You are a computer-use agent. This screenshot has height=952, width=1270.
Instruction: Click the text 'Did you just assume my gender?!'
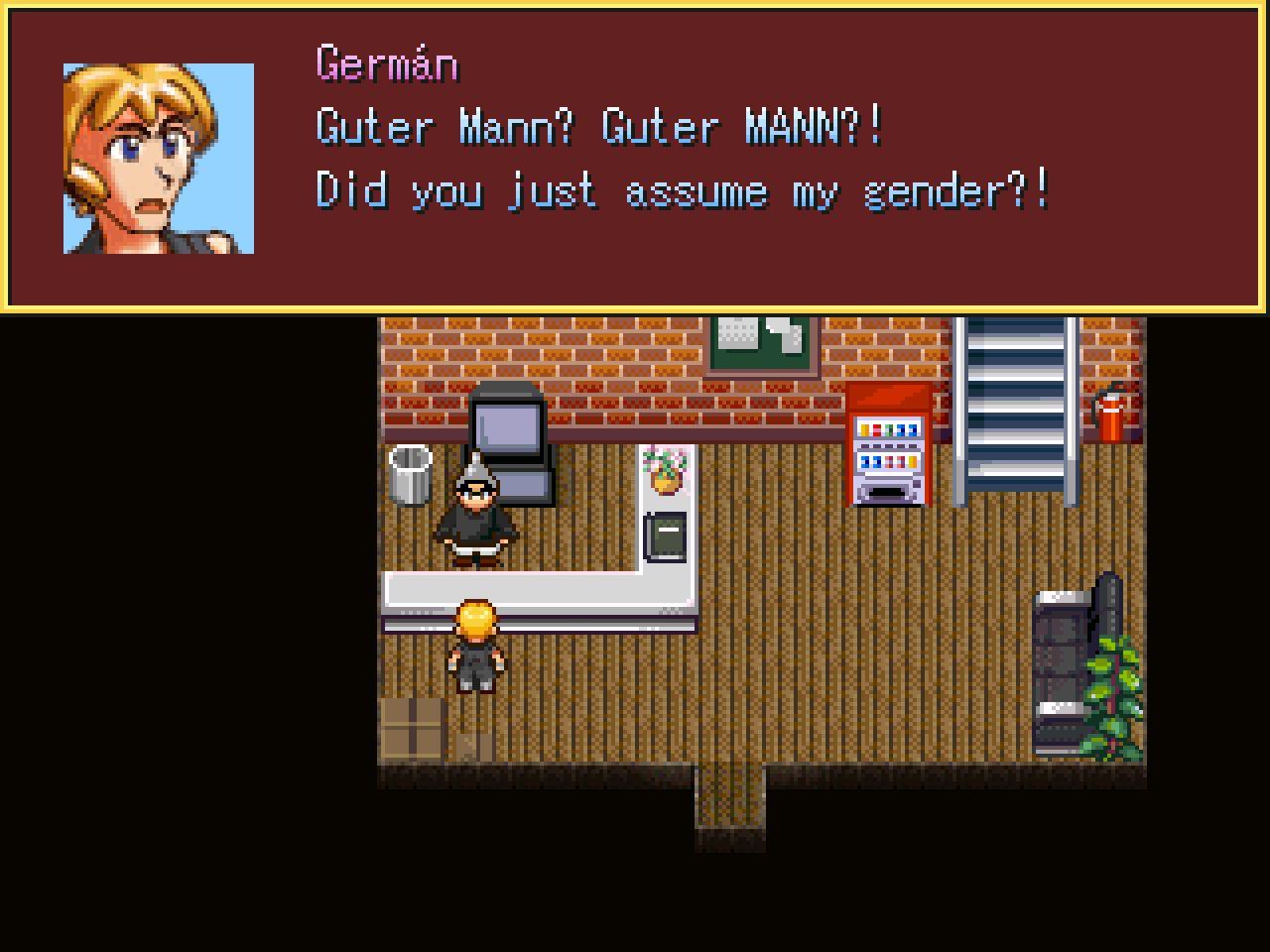click(683, 190)
